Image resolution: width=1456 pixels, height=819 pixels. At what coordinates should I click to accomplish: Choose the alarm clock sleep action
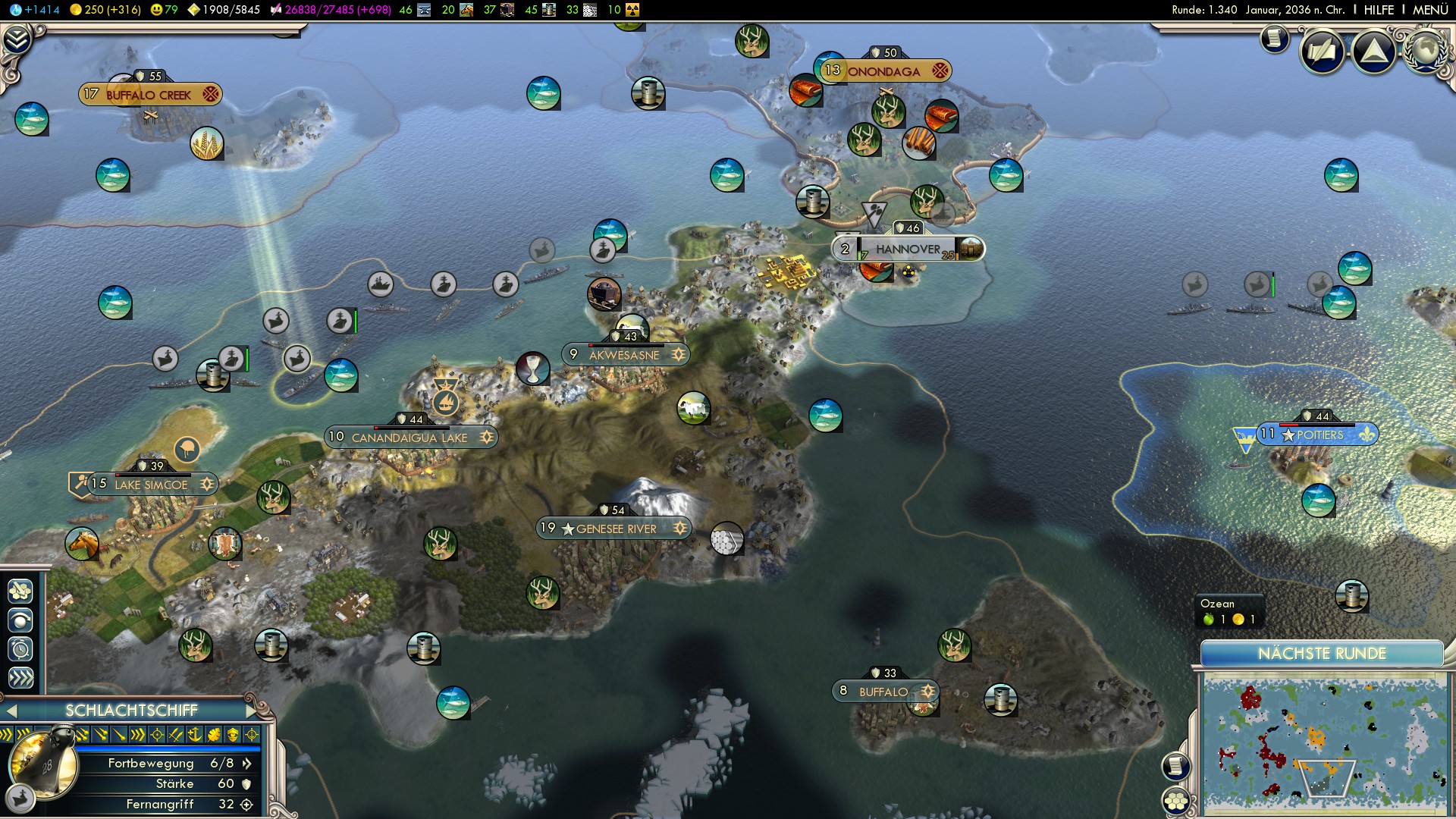click(x=20, y=649)
